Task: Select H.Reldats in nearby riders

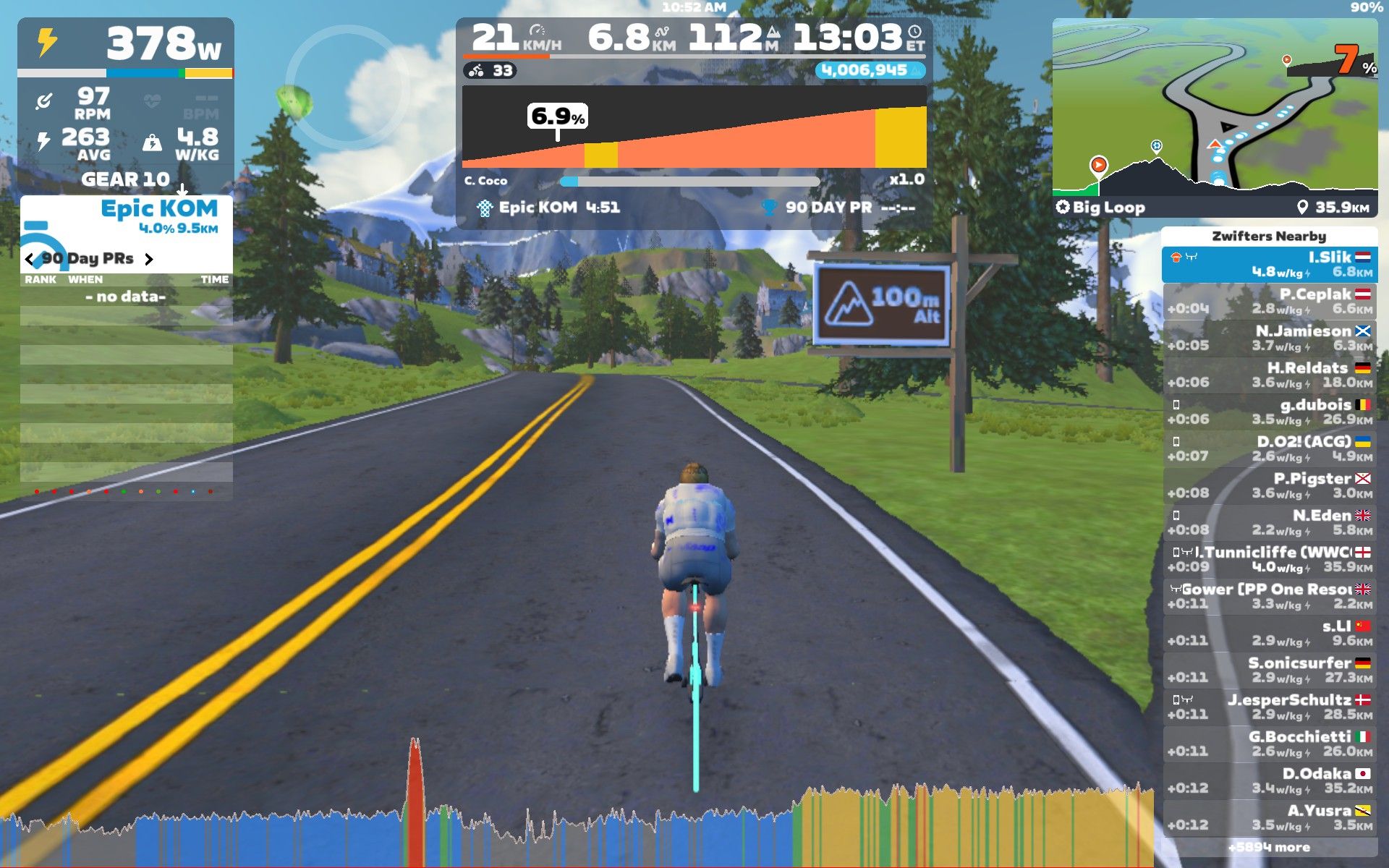Action: pyautogui.click(x=1270, y=375)
